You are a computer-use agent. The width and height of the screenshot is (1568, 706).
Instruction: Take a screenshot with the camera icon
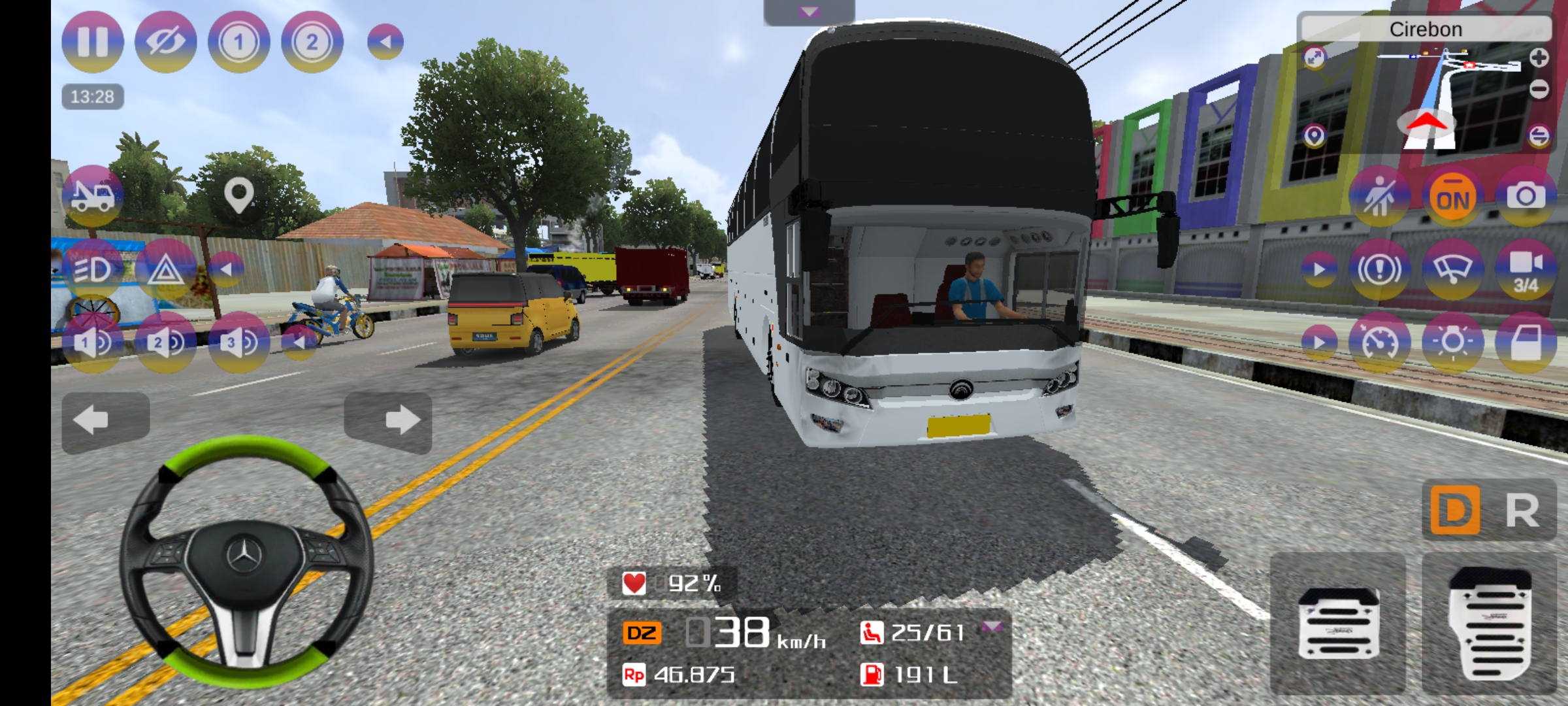click(x=1526, y=196)
